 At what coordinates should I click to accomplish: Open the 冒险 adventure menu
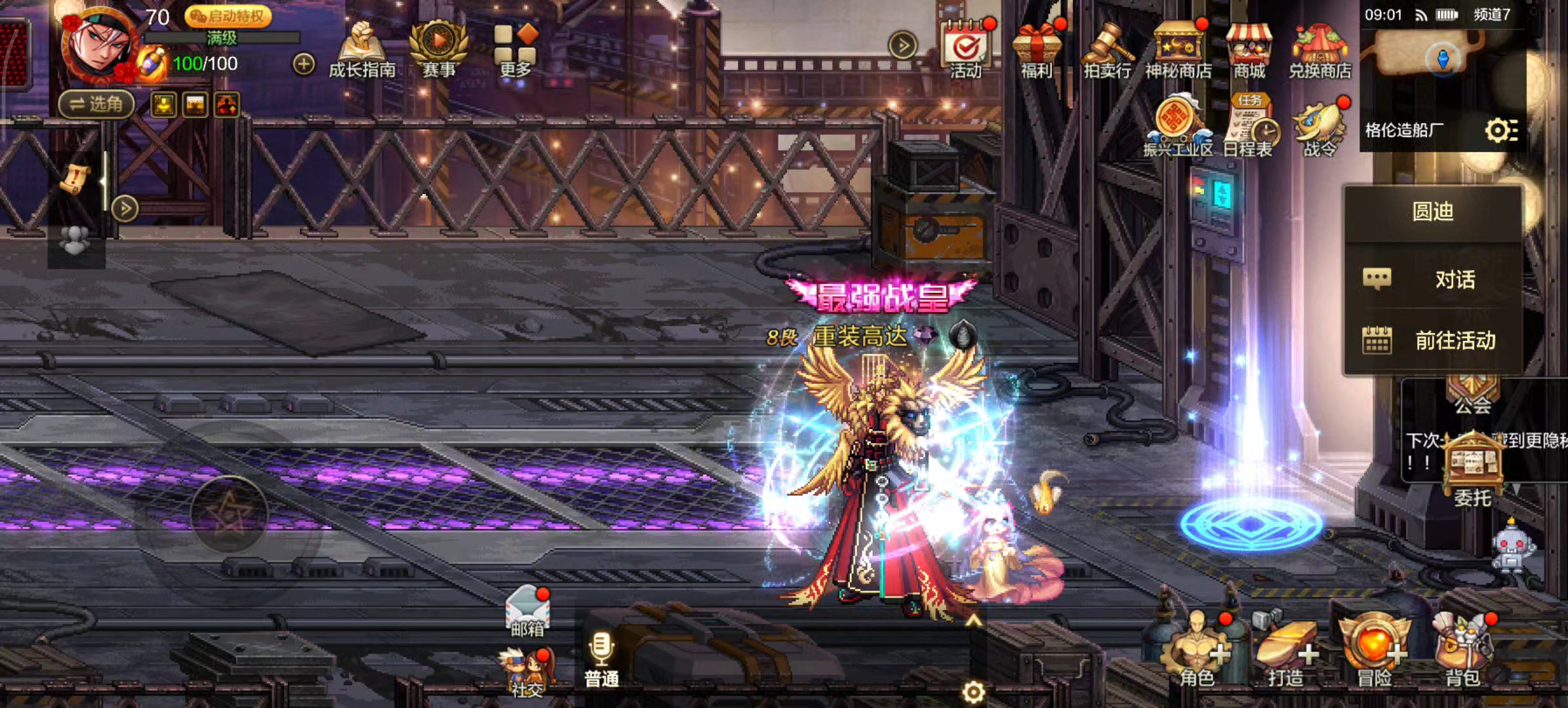point(1375,651)
